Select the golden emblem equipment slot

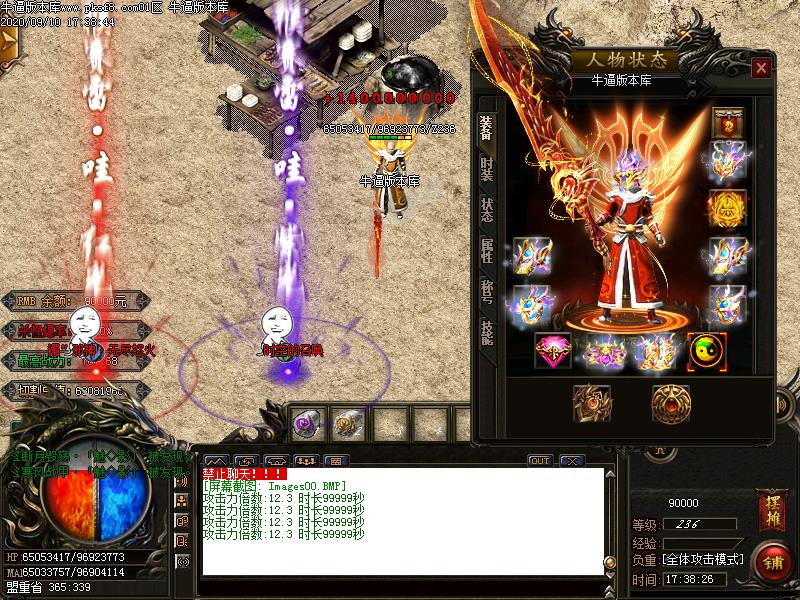(727, 208)
